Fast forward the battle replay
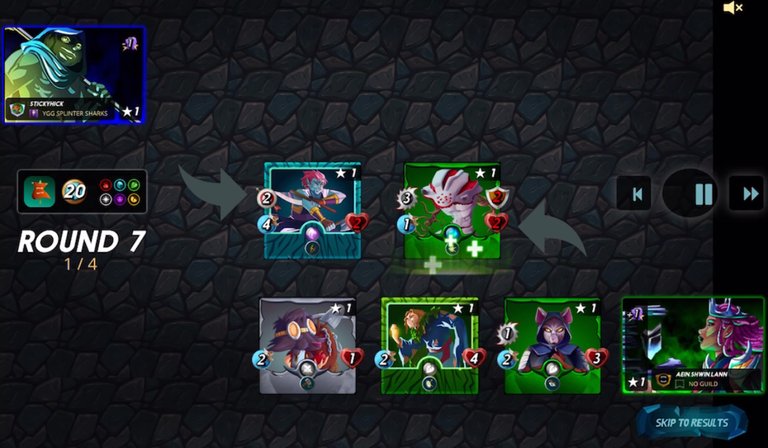 [745, 193]
